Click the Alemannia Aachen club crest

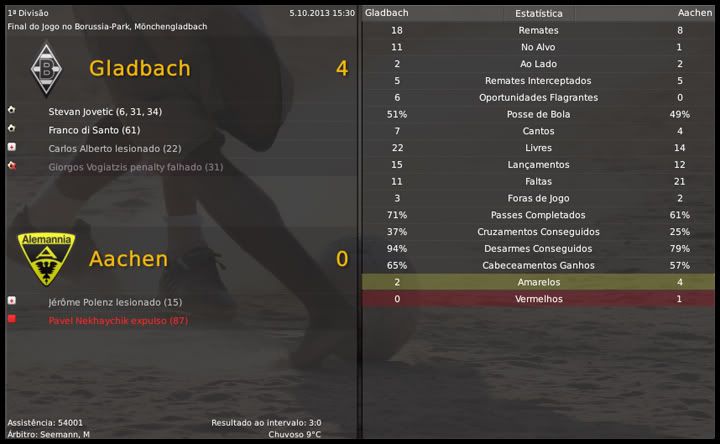[x=45, y=259]
